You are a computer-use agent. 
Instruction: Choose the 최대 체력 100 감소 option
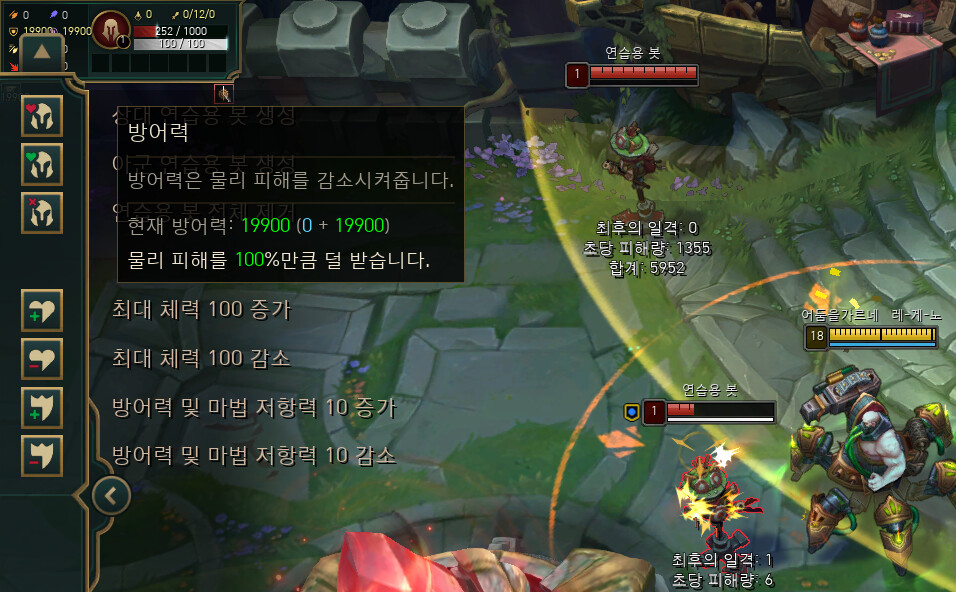coord(201,358)
